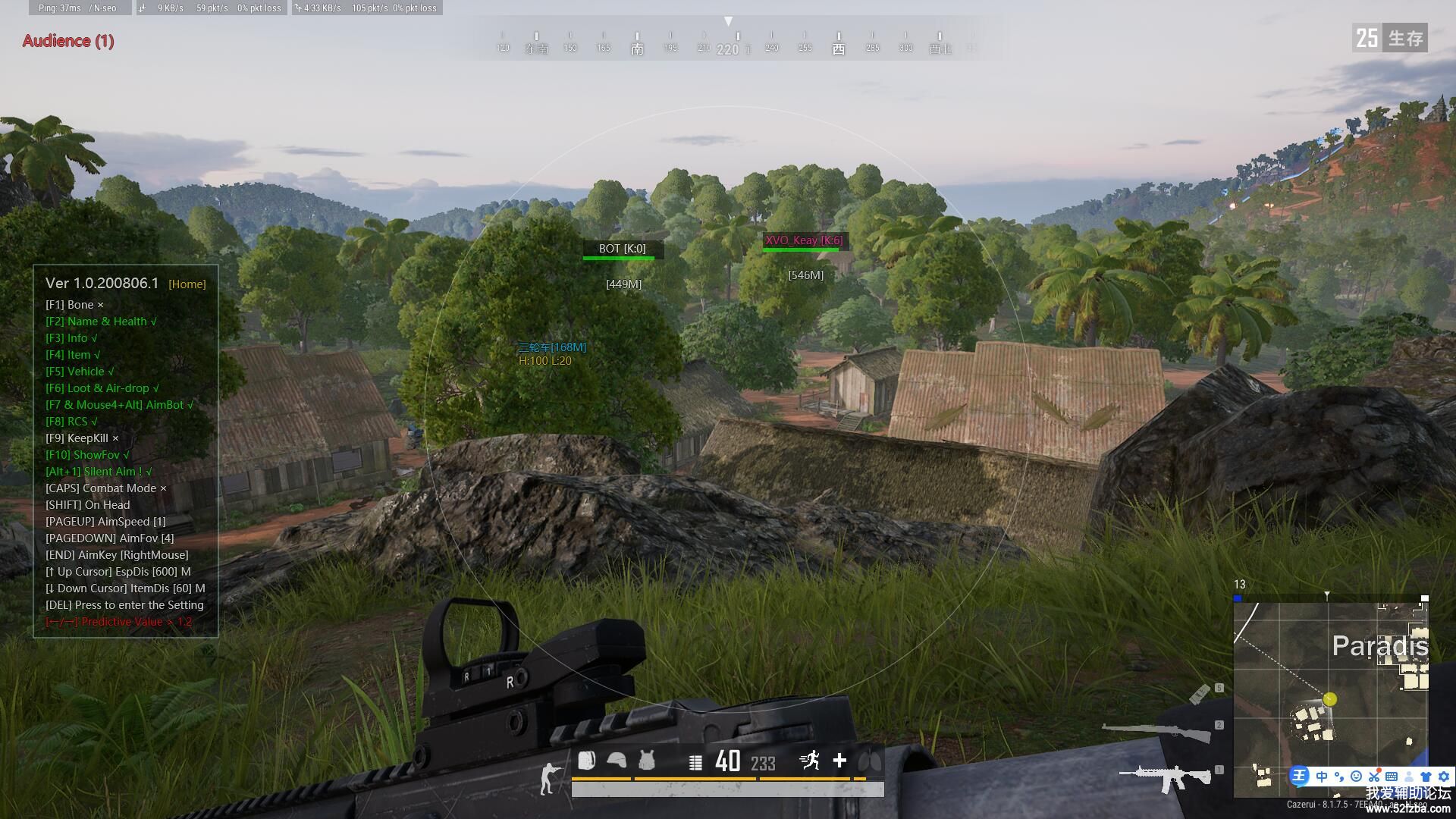Click the input method emoji smiley button
This screenshot has width=1456, height=819.
click(1357, 777)
